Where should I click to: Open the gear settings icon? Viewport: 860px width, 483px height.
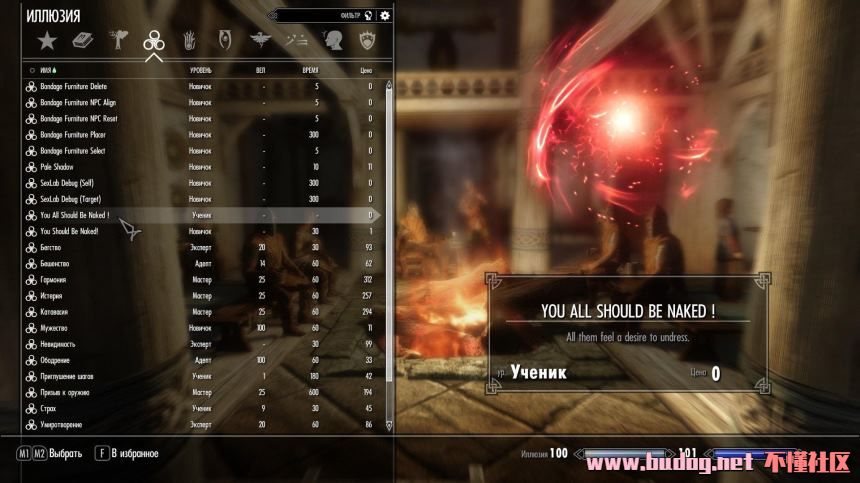(x=385, y=15)
